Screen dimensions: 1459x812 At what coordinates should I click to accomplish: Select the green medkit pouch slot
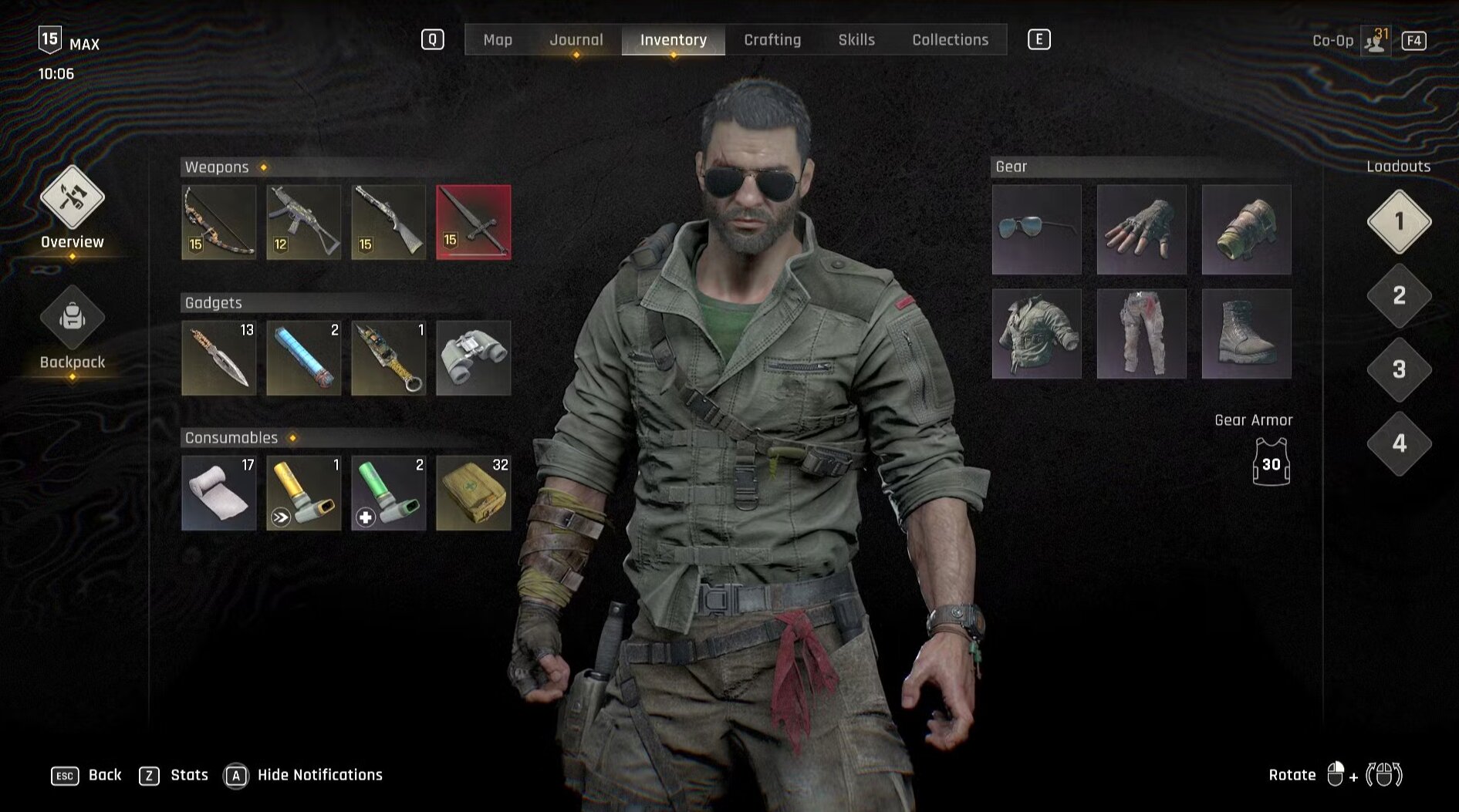474,493
